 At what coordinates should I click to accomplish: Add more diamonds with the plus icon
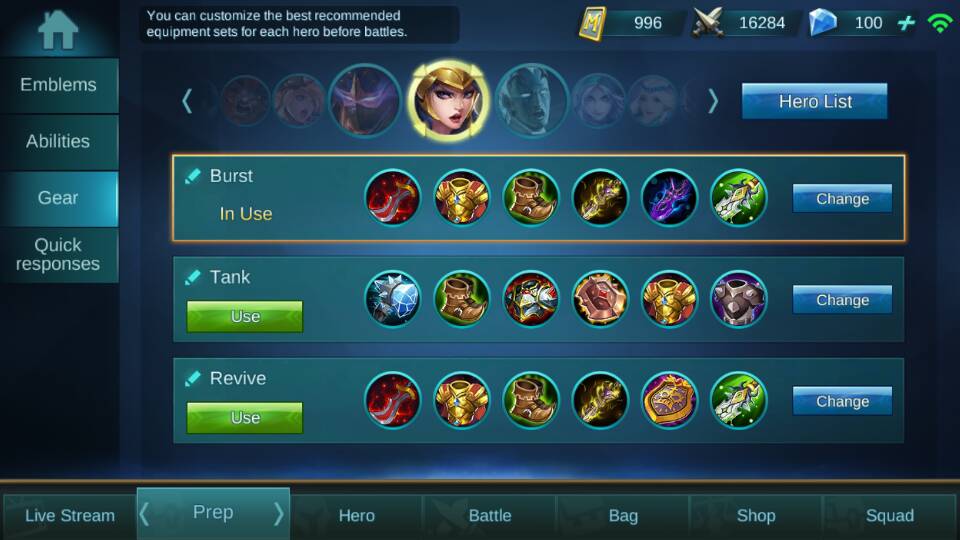tap(906, 22)
